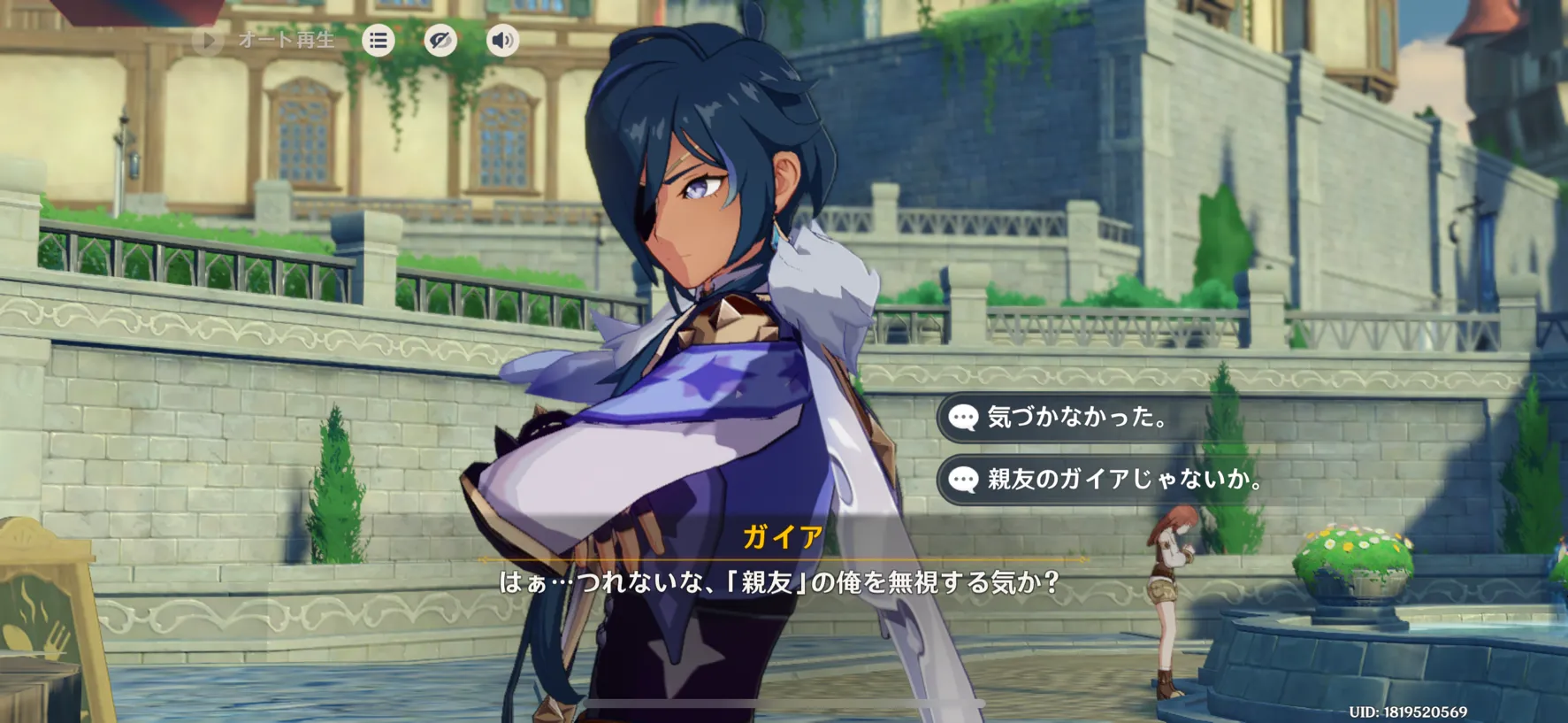
Task: Open the dialogue log list icon
Action: pyautogui.click(x=379, y=41)
